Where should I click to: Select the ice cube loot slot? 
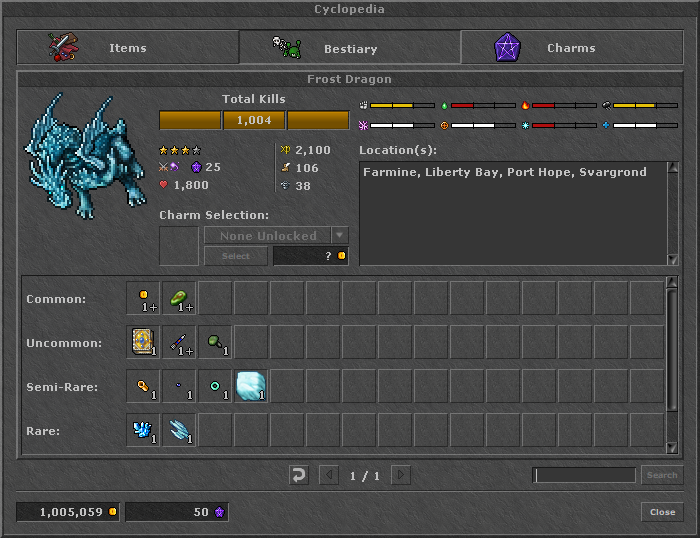click(252, 386)
